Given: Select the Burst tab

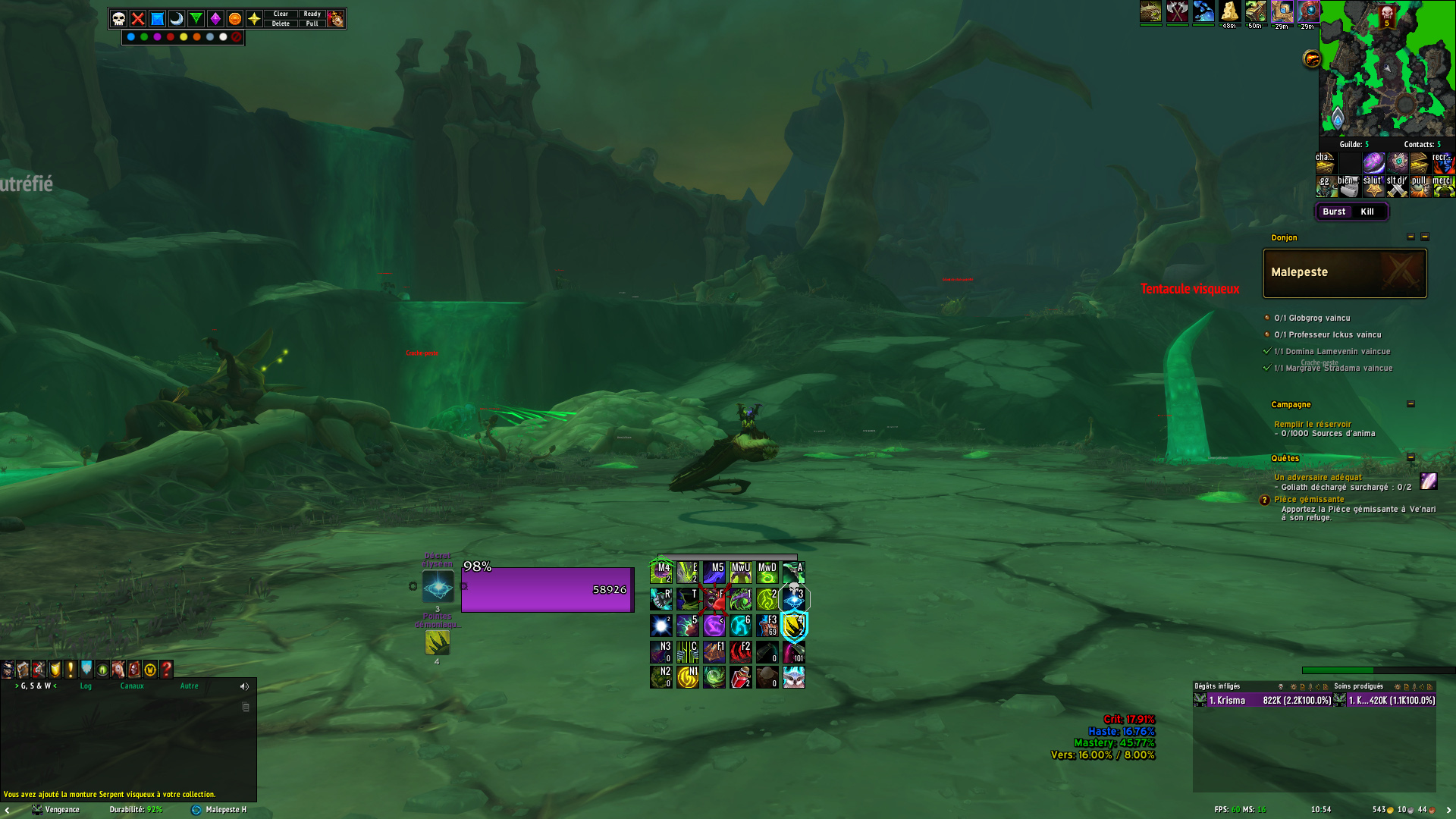Looking at the screenshot, I should click(1334, 212).
